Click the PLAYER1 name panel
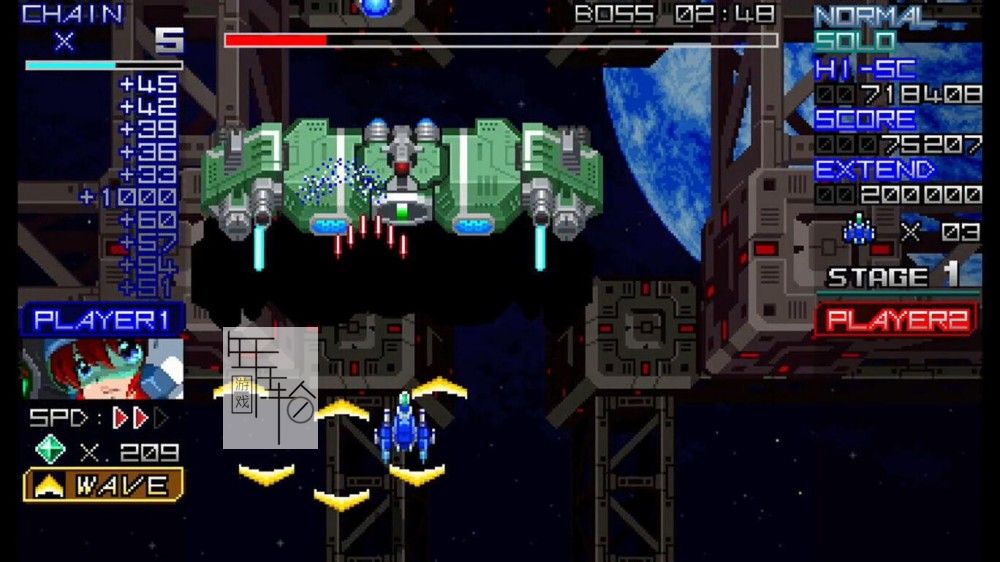This screenshot has height=562, width=1000. point(103,320)
